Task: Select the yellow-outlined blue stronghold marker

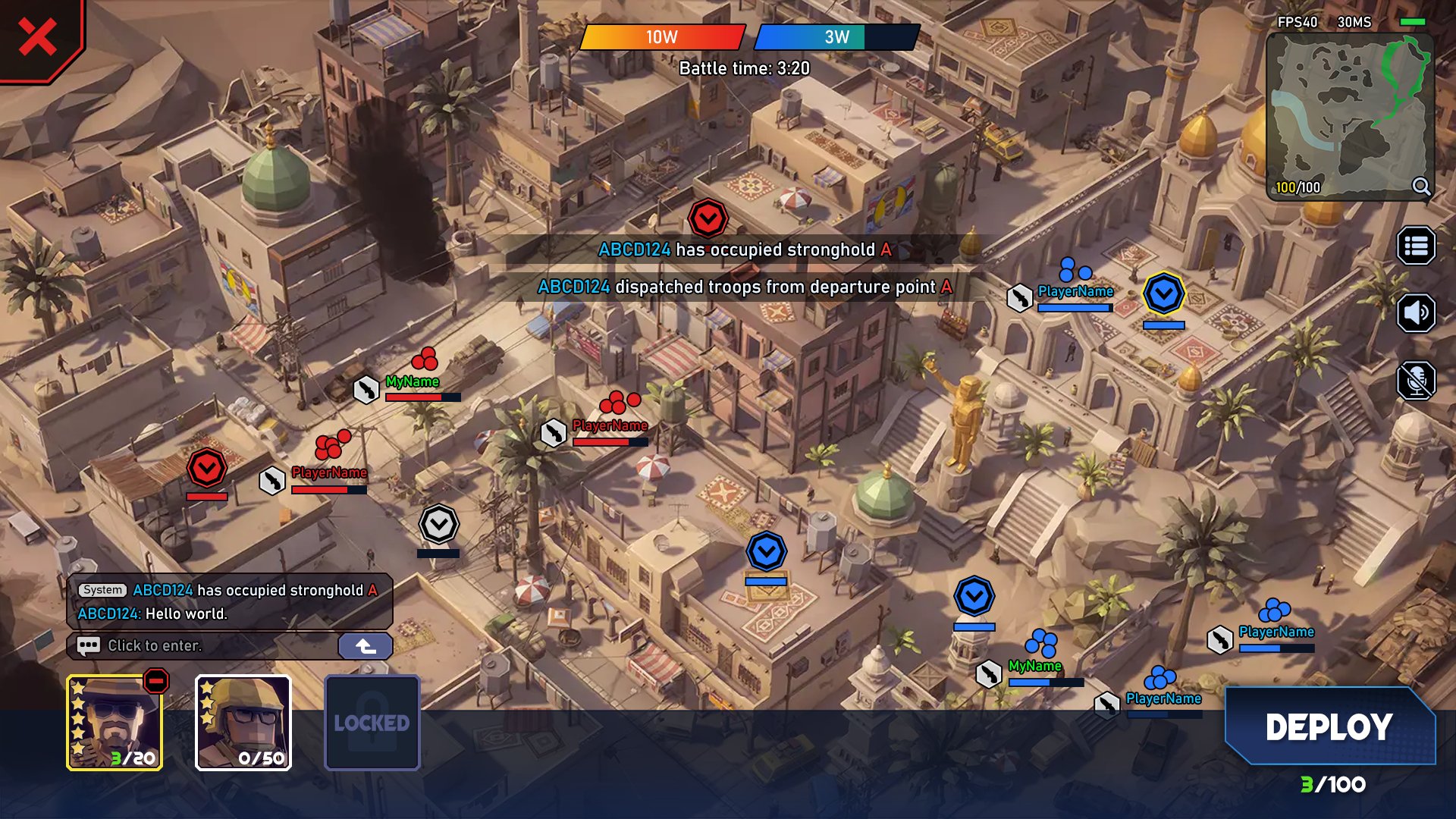Action: [x=1163, y=294]
